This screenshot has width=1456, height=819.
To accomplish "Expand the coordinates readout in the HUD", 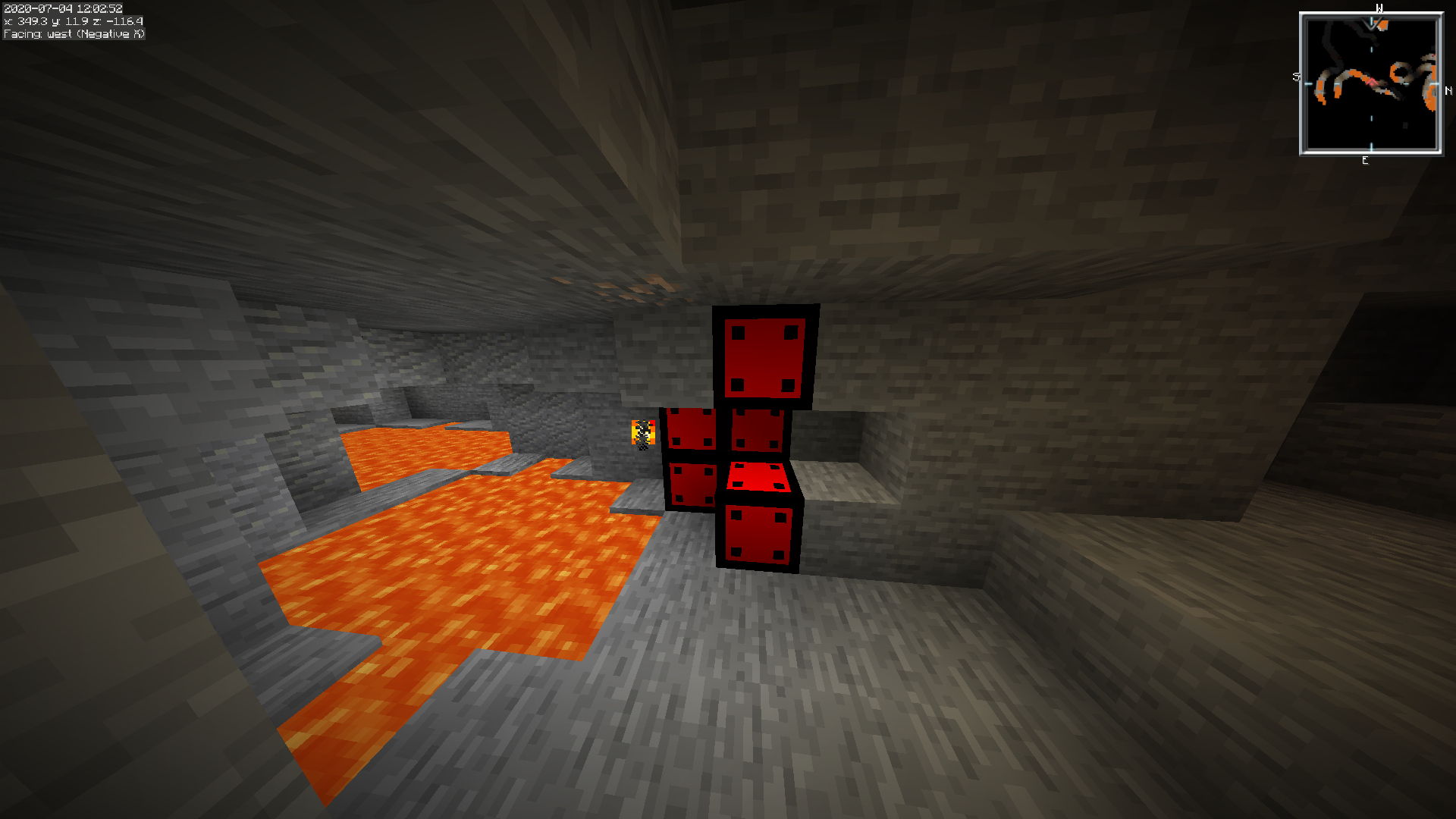I will [x=72, y=22].
